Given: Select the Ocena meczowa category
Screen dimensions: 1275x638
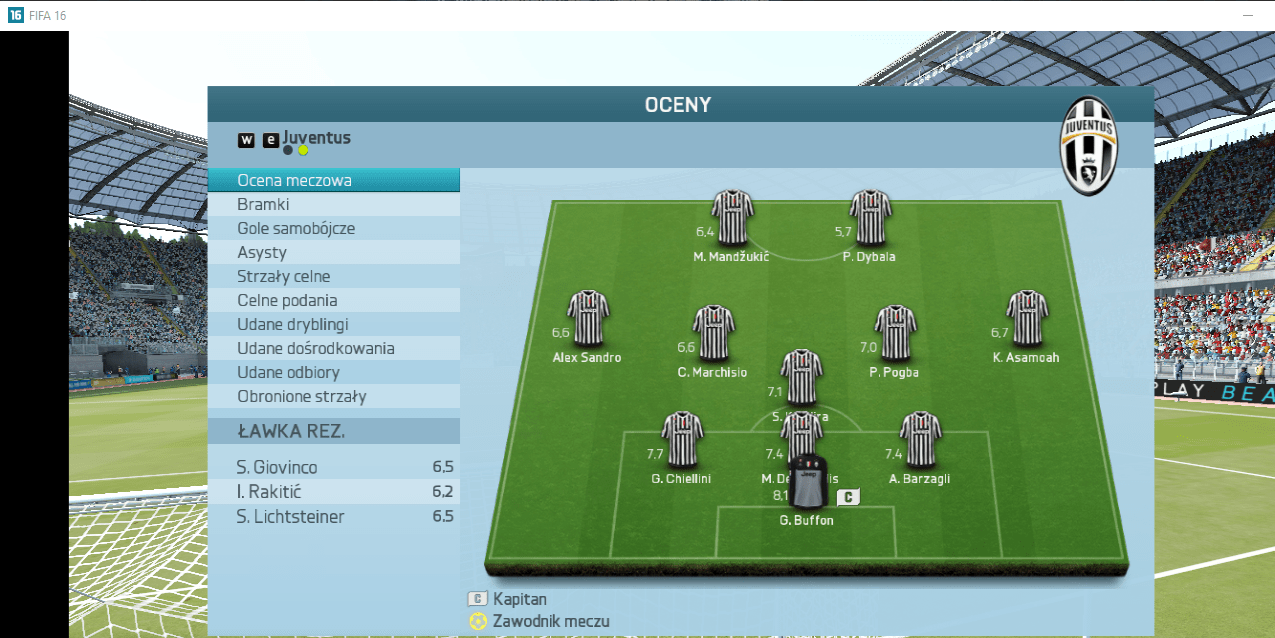Looking at the screenshot, I should (x=333, y=181).
